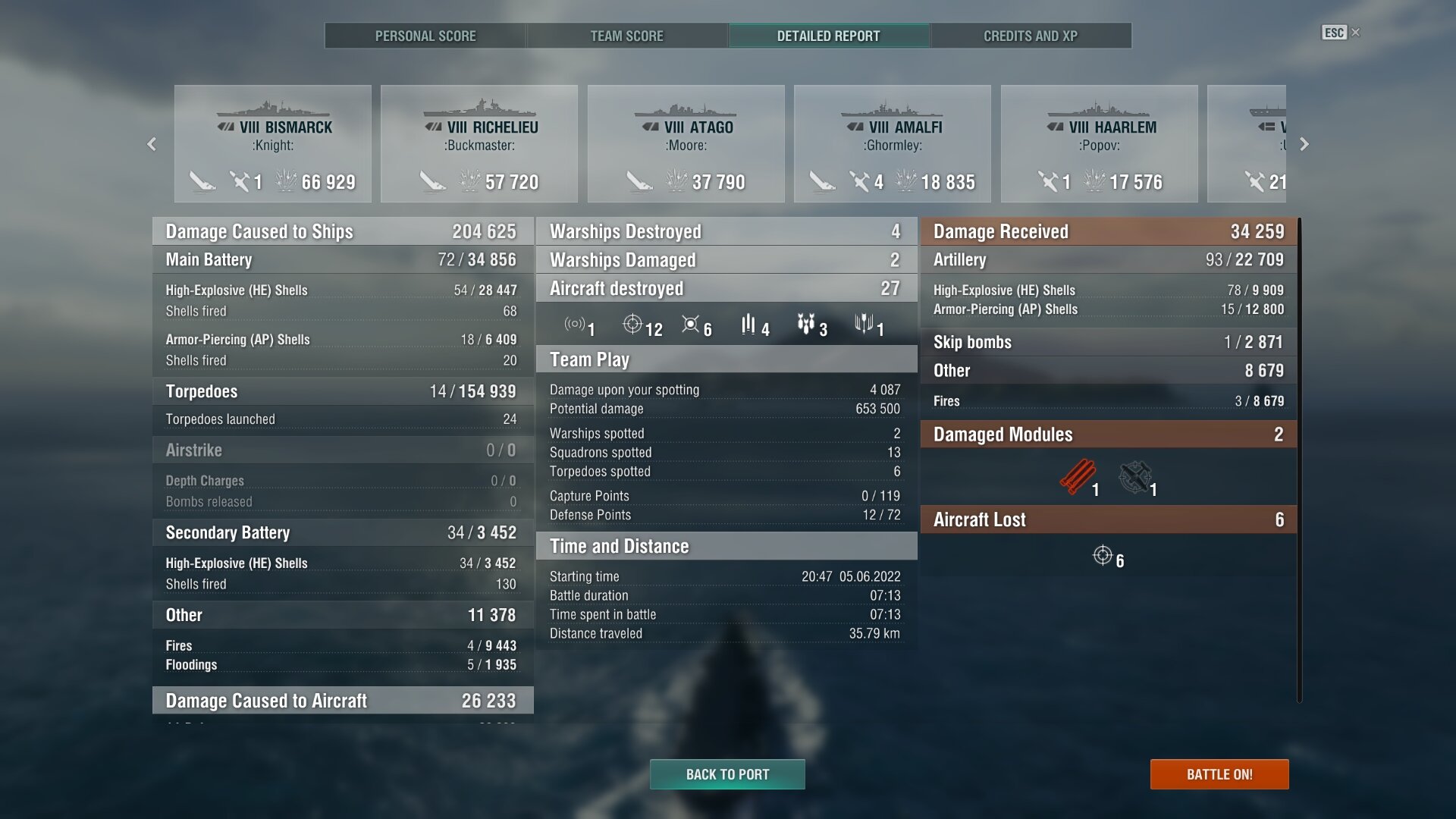Open the Team Score tab
The image size is (1456, 819).
[626, 36]
